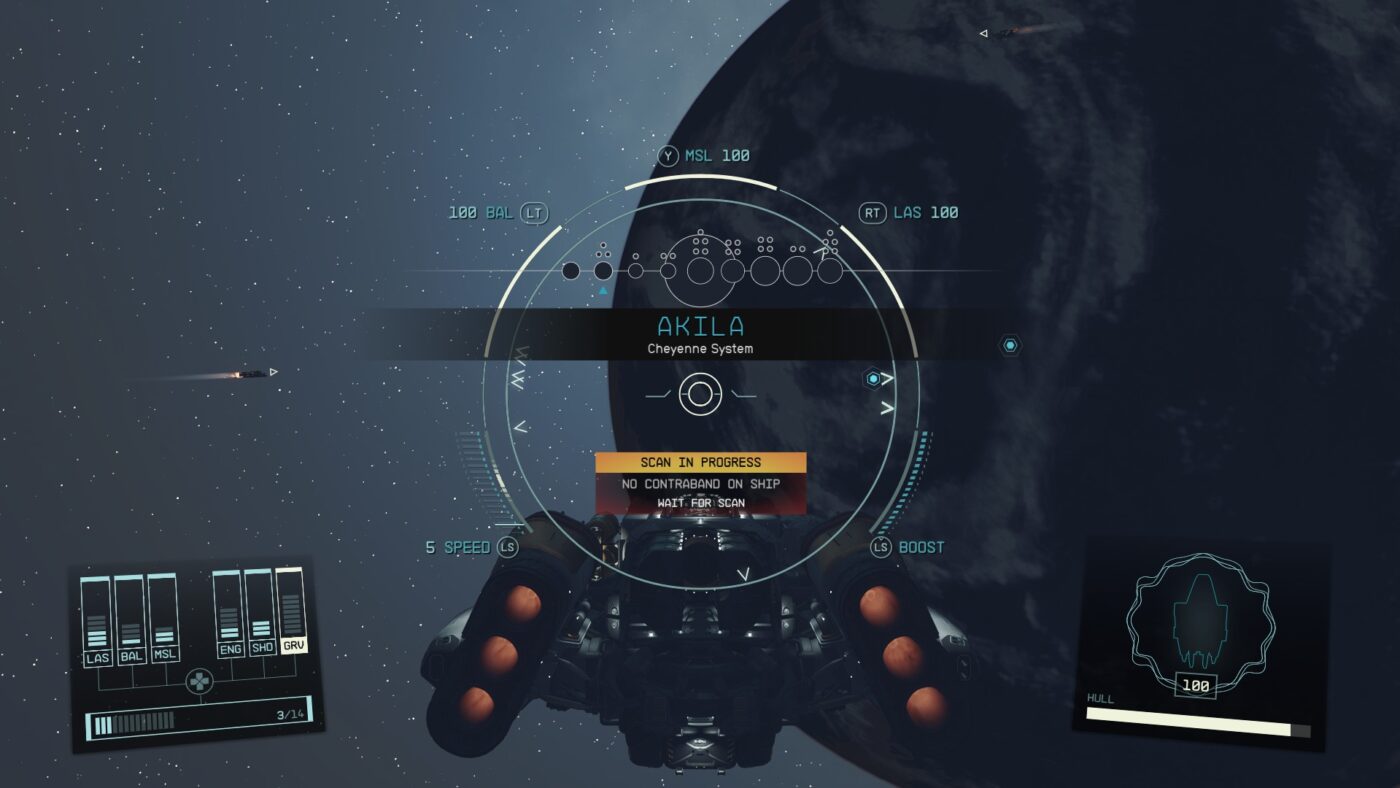Select the AKILA planet name label
This screenshot has height=788, width=1400.
point(700,325)
